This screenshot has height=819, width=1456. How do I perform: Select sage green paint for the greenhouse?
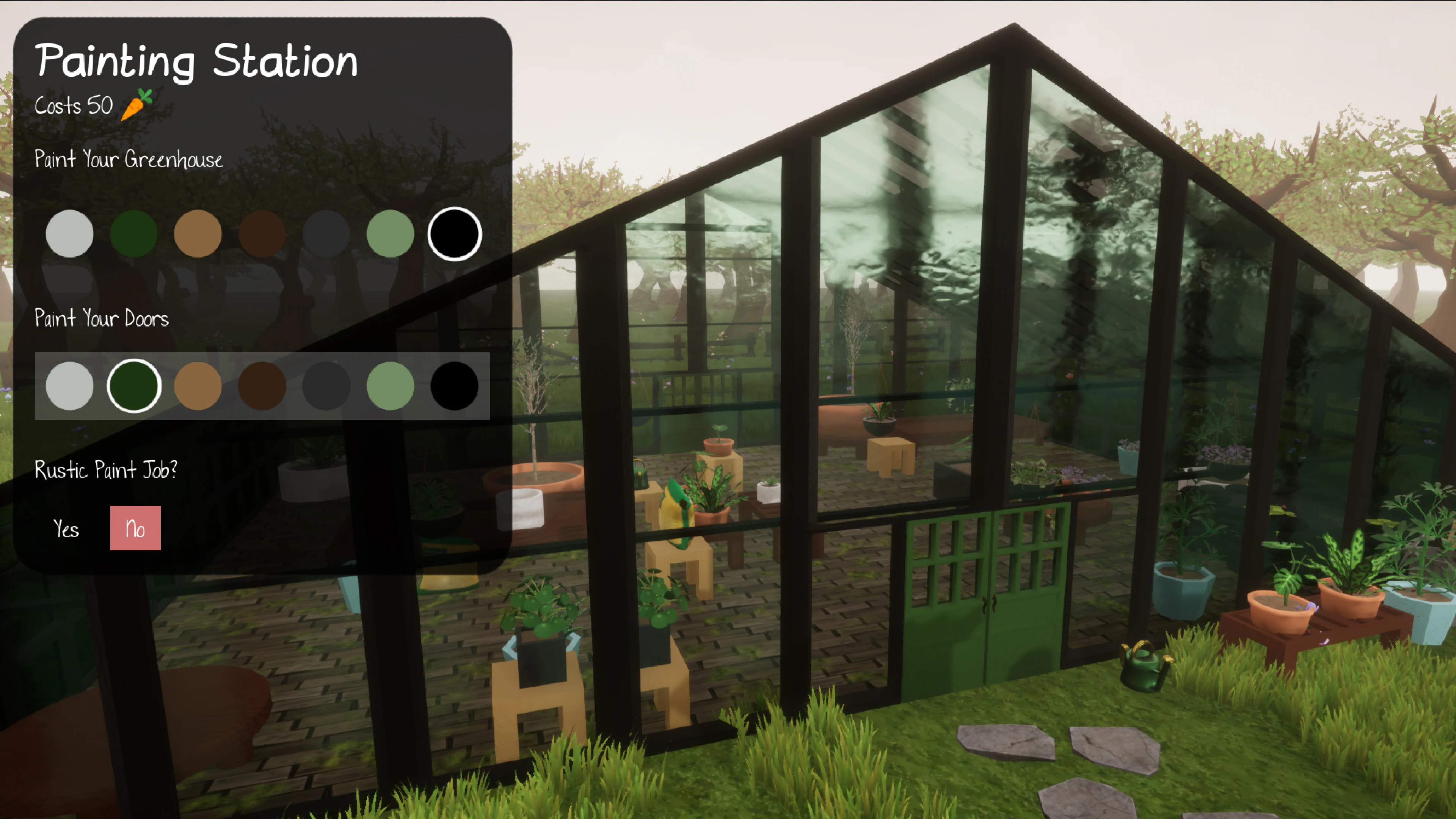tap(391, 234)
